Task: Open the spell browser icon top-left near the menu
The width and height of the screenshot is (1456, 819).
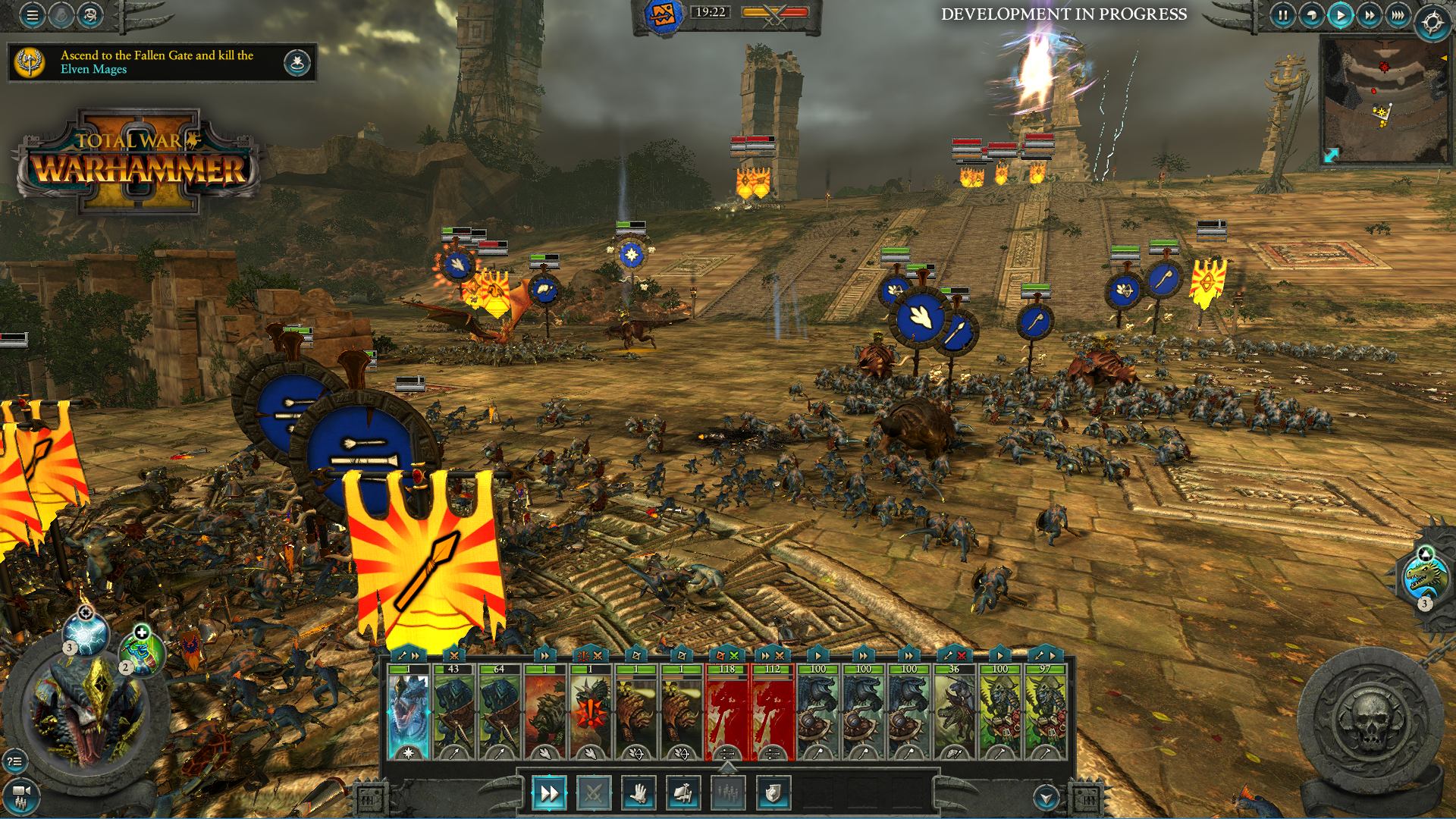Action: coord(90,15)
